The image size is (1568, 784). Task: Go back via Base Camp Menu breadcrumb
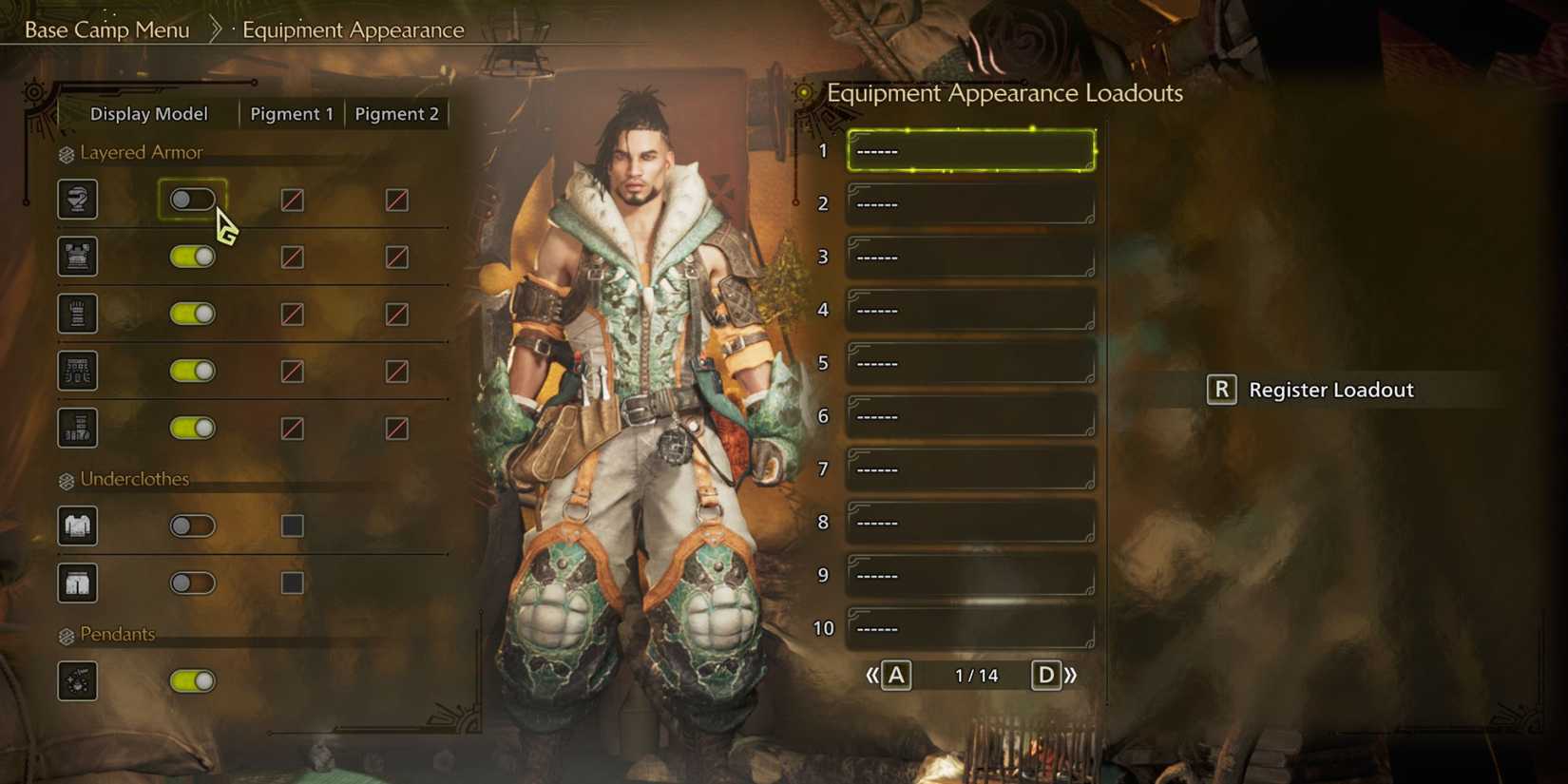(107, 29)
